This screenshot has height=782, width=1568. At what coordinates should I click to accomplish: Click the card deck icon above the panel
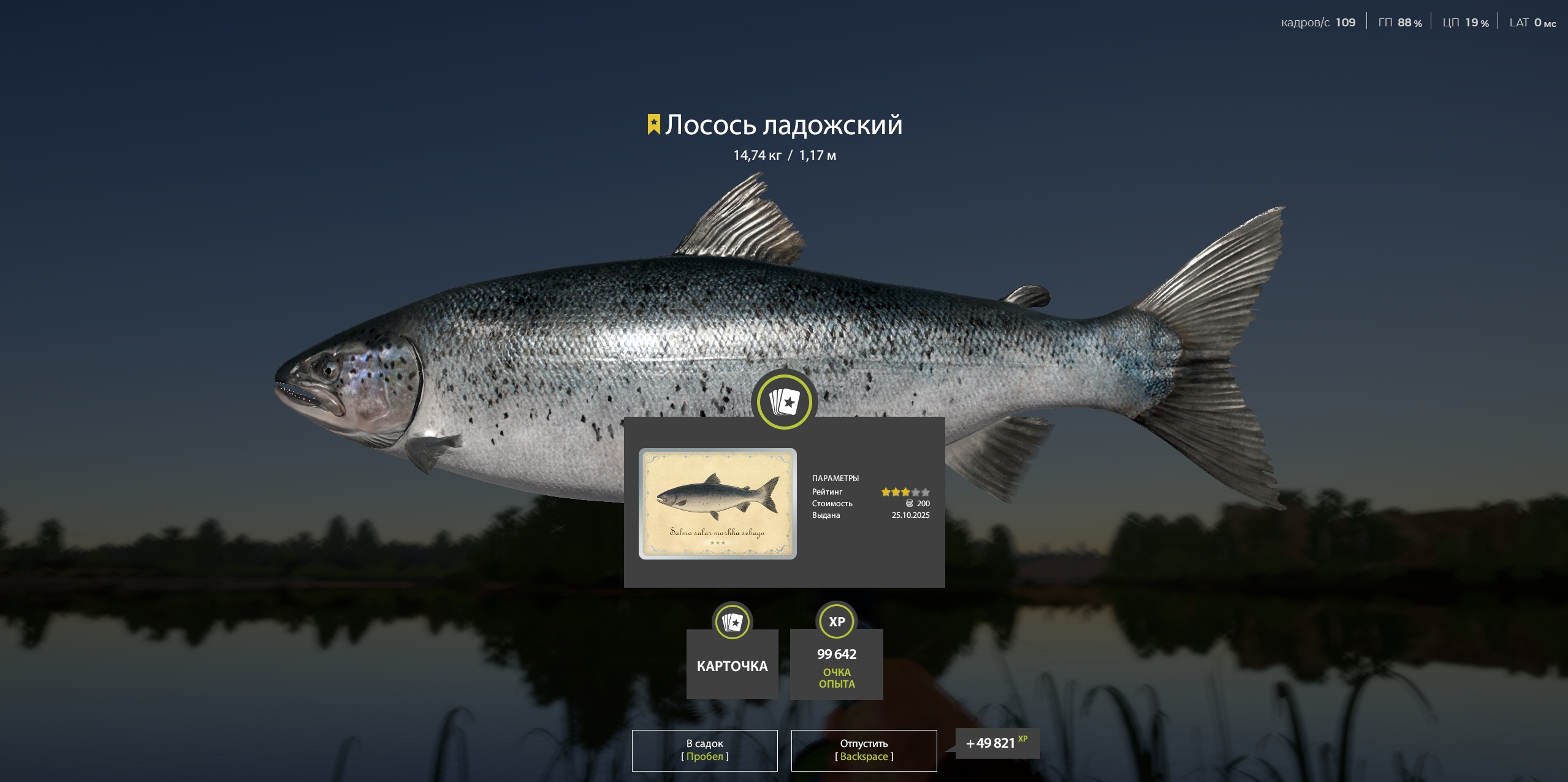[x=784, y=402]
